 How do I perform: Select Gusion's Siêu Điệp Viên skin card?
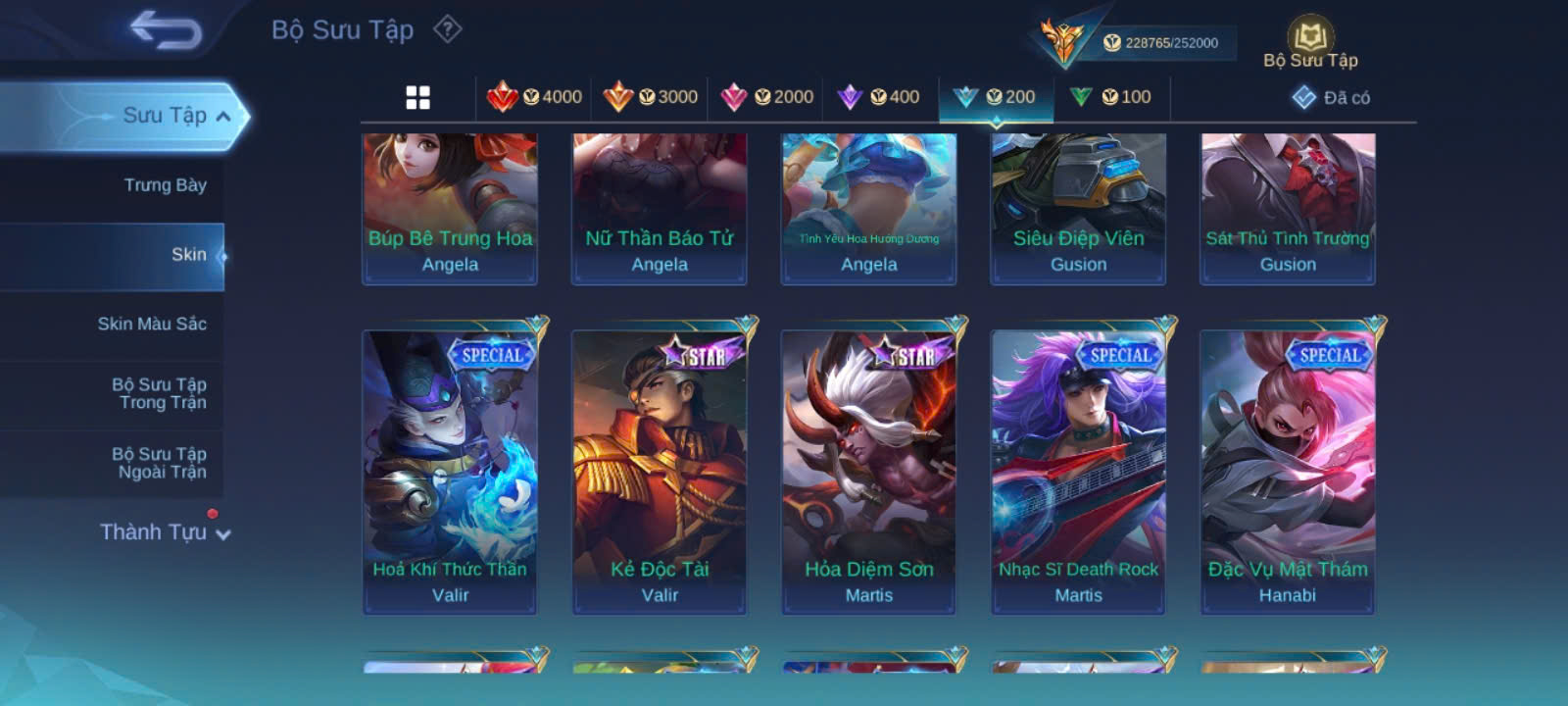coord(1078,209)
